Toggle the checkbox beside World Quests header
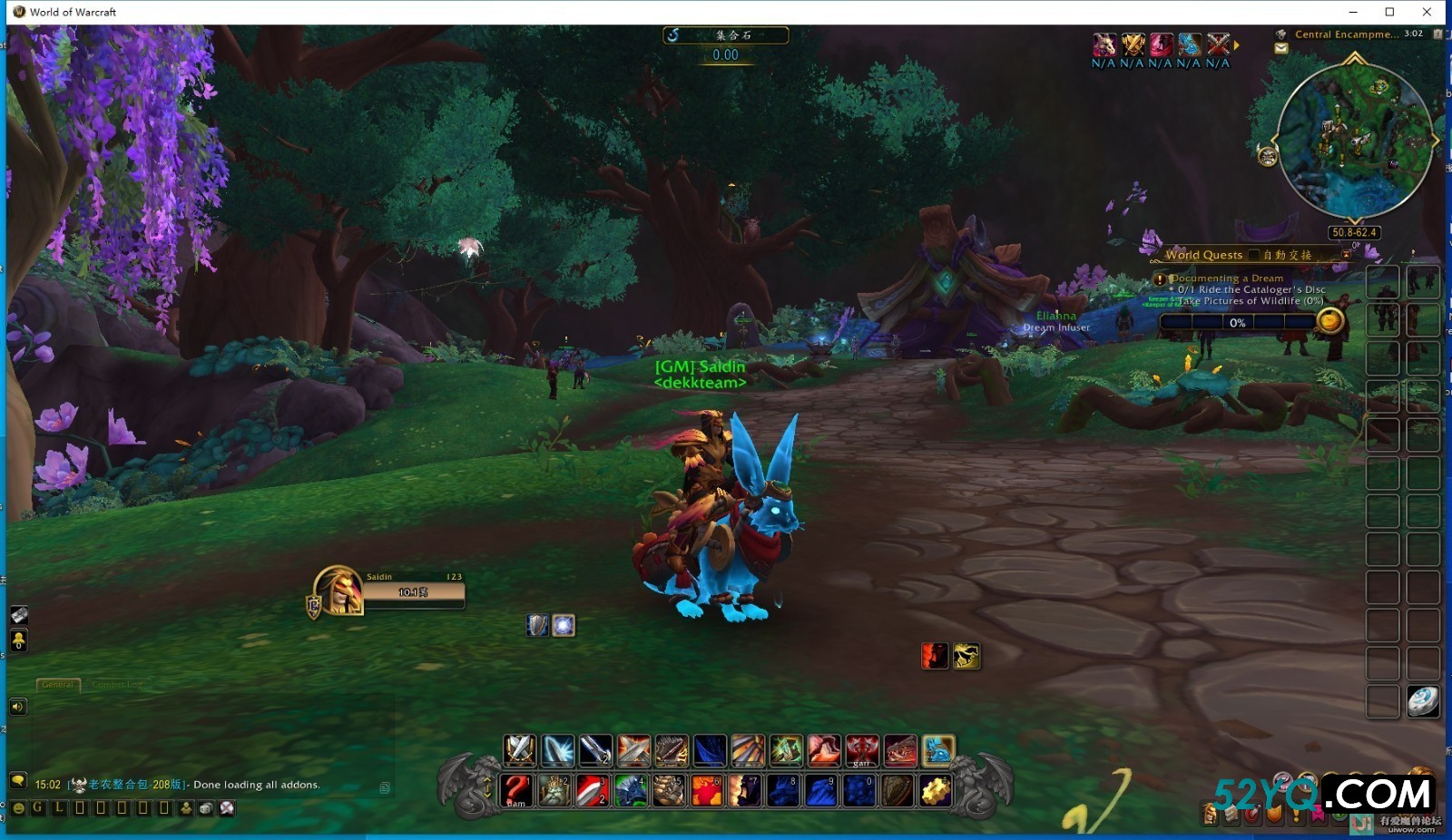 (1254, 255)
